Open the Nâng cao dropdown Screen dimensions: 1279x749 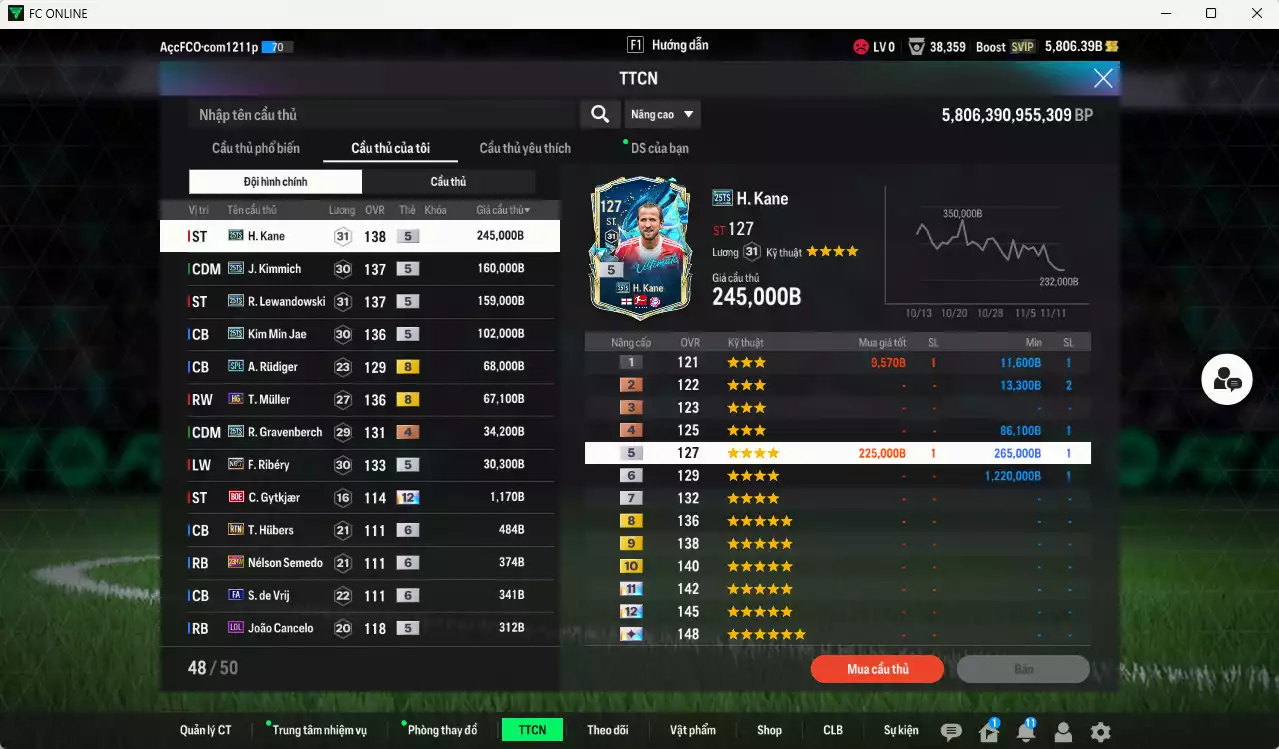click(x=663, y=115)
